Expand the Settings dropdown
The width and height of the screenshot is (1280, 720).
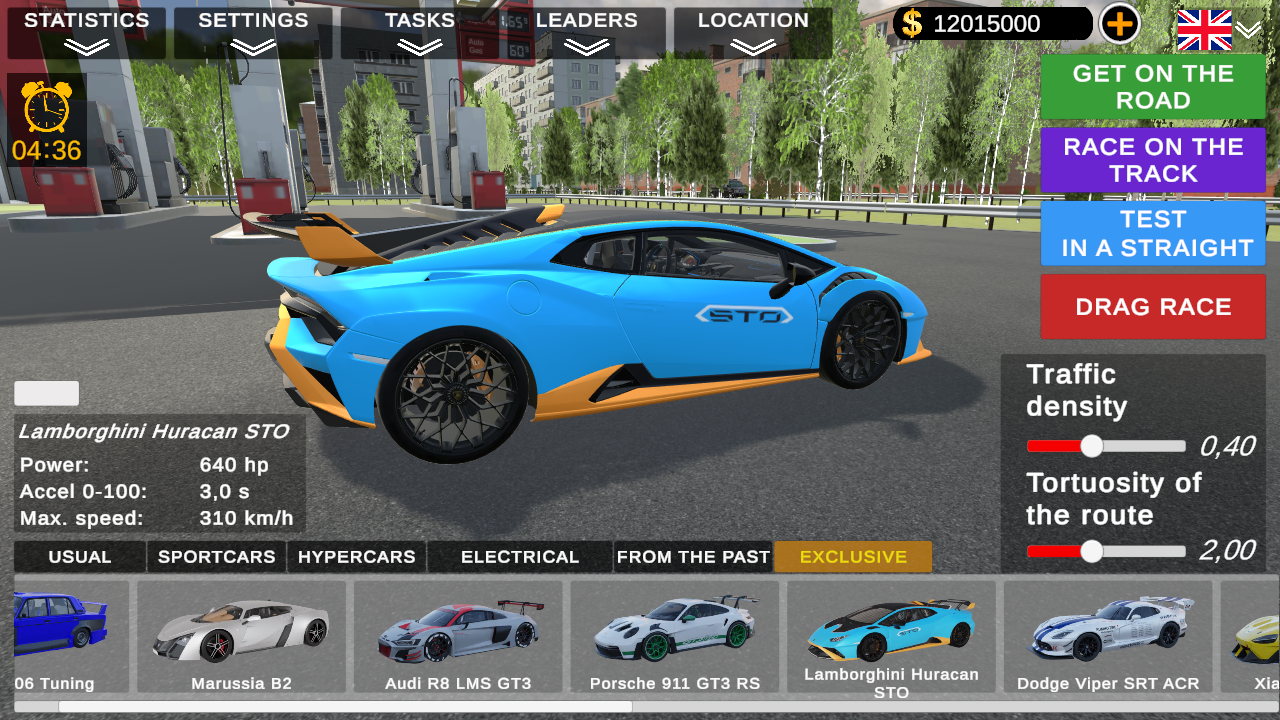pos(254,42)
